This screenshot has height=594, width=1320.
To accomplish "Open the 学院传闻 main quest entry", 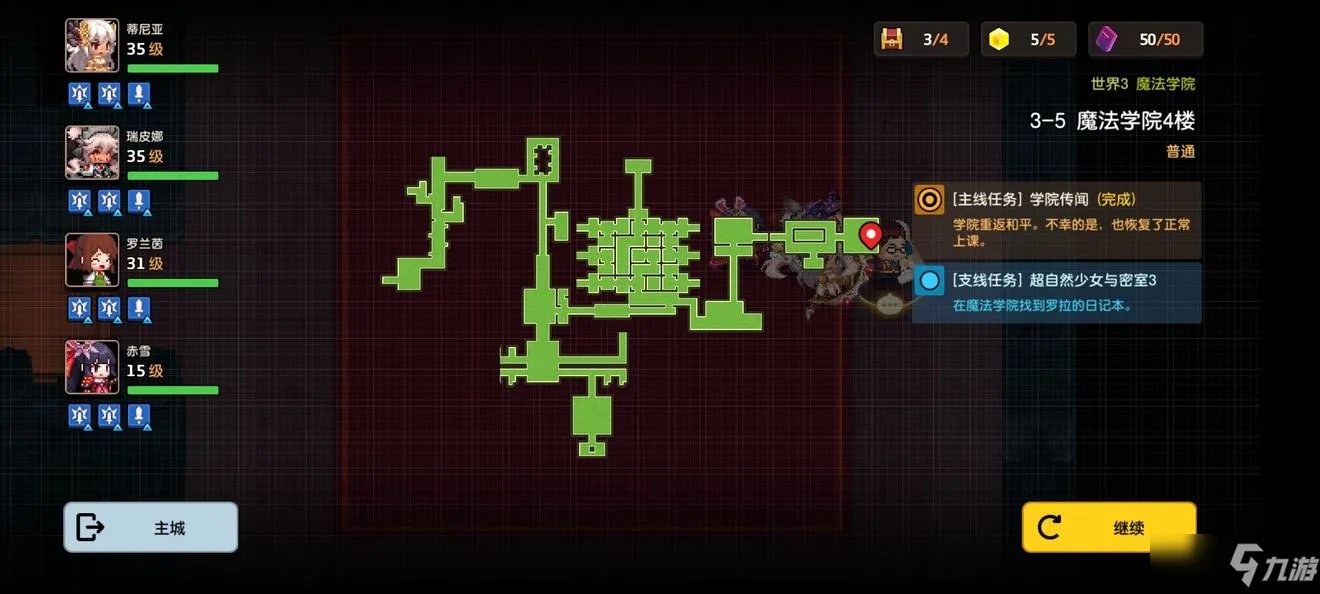I will (x=1056, y=219).
